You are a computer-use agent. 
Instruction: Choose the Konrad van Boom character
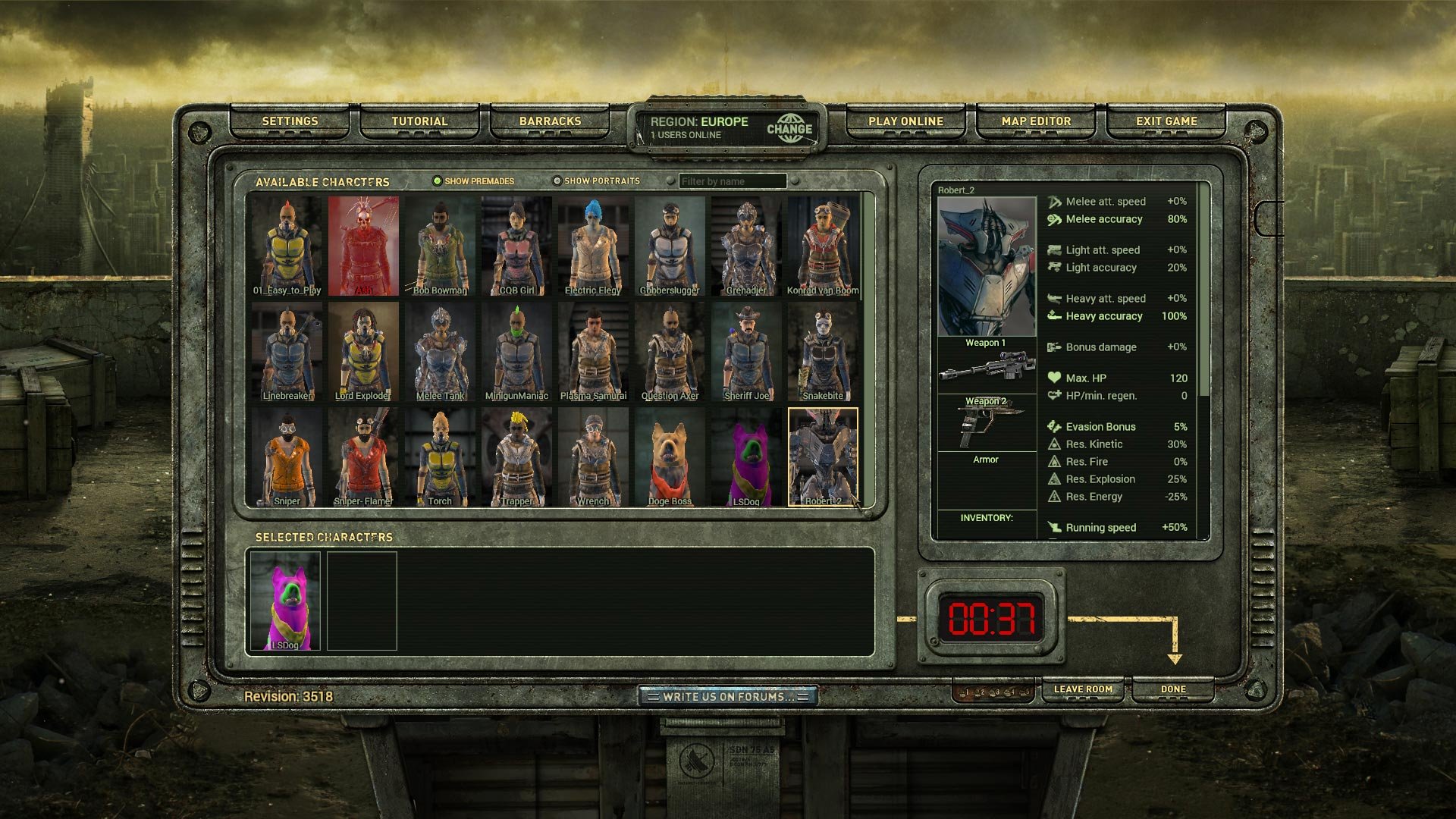point(823,246)
